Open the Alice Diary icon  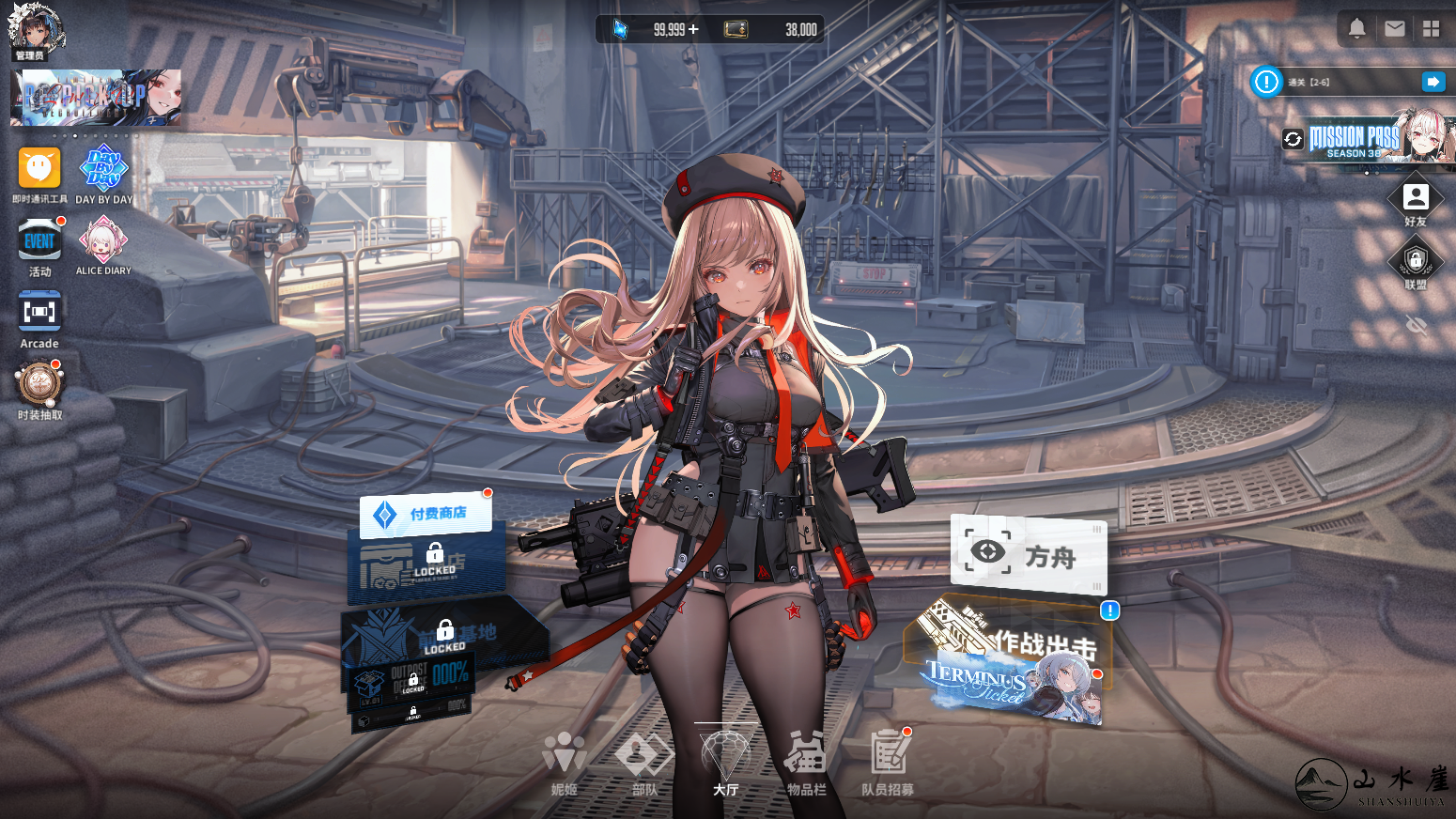tap(103, 242)
